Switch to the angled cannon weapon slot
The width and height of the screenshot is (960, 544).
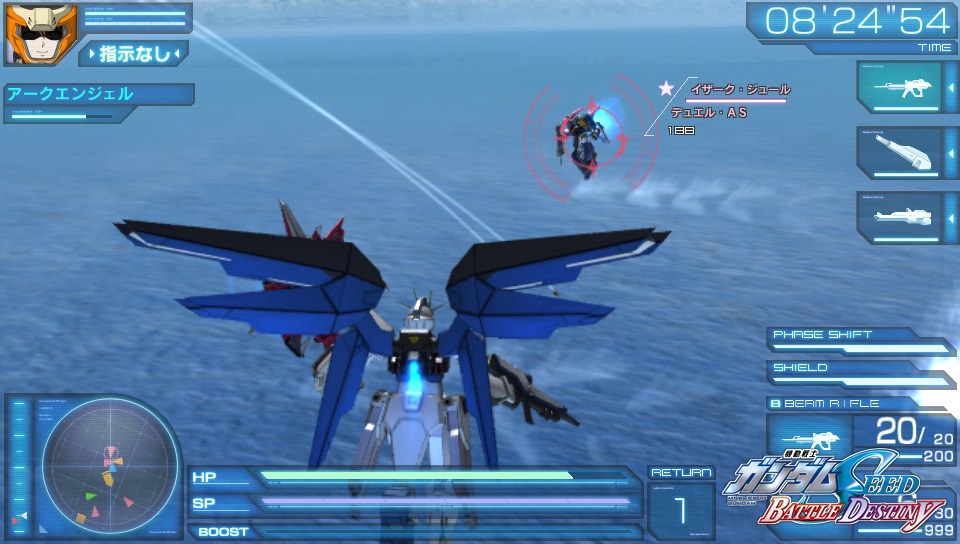899,152
